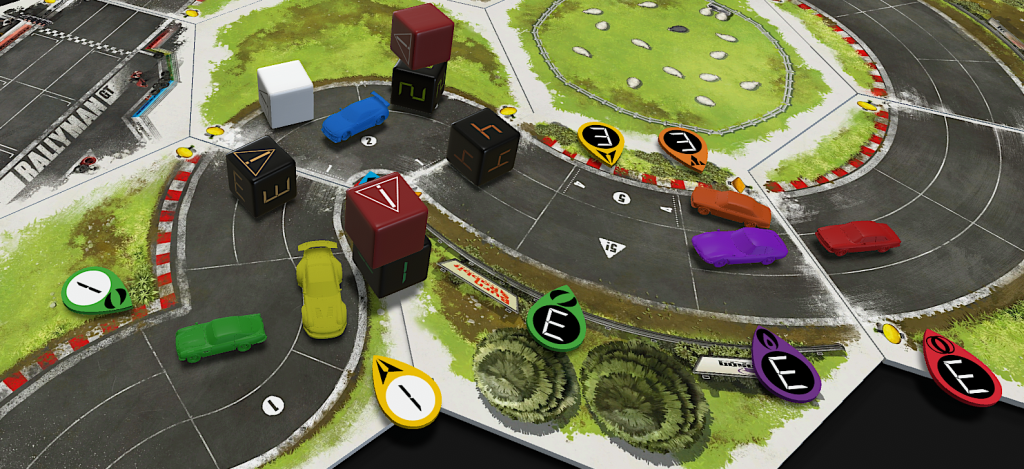The width and height of the screenshot is (1024, 469).
Task: Select the yellow race car
Action: click(x=321, y=288)
